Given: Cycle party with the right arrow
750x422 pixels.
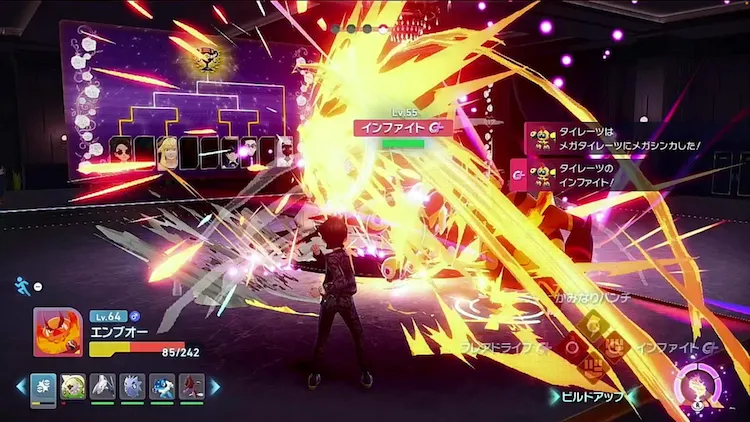Looking at the screenshot, I should point(215,387).
